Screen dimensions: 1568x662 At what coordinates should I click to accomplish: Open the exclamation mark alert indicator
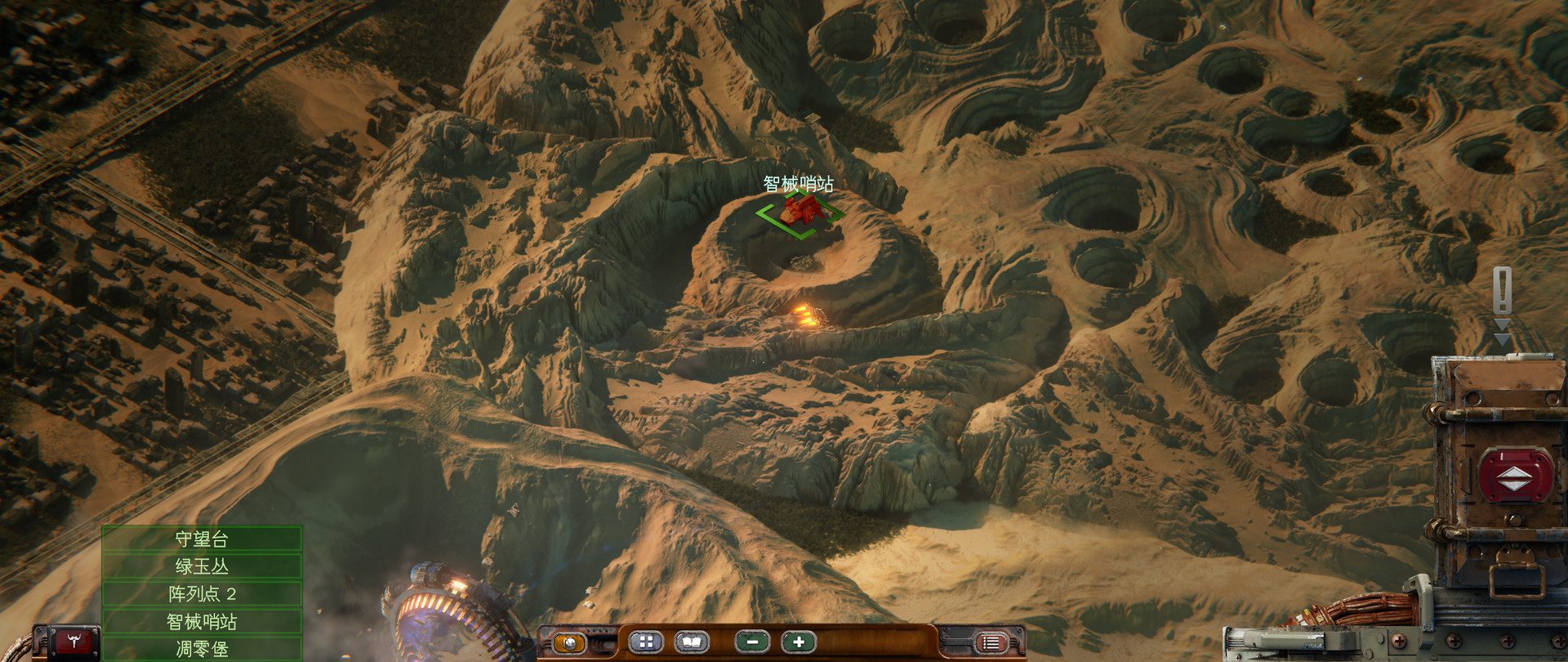(1502, 290)
